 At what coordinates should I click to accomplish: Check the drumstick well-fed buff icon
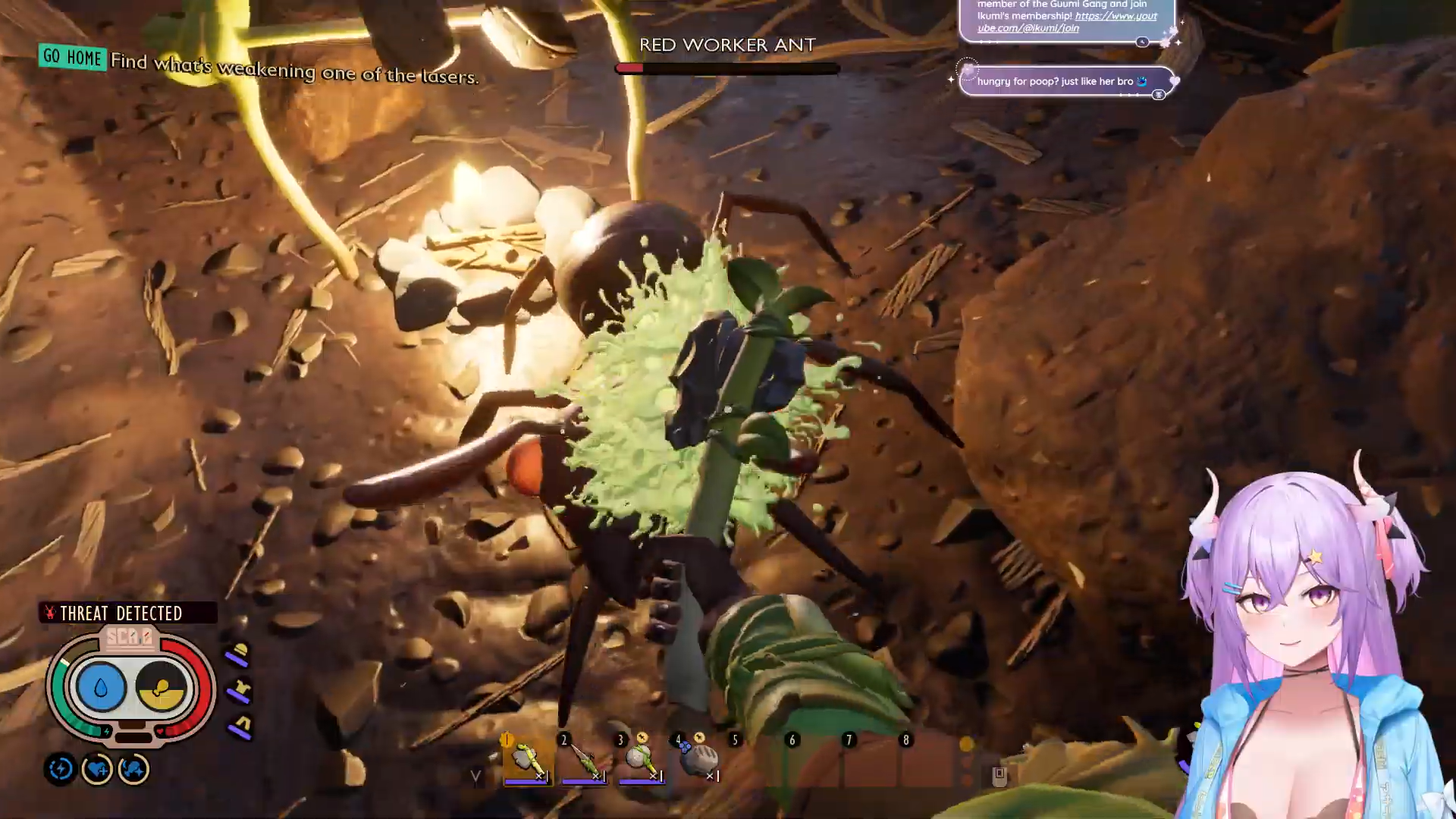tap(134, 770)
